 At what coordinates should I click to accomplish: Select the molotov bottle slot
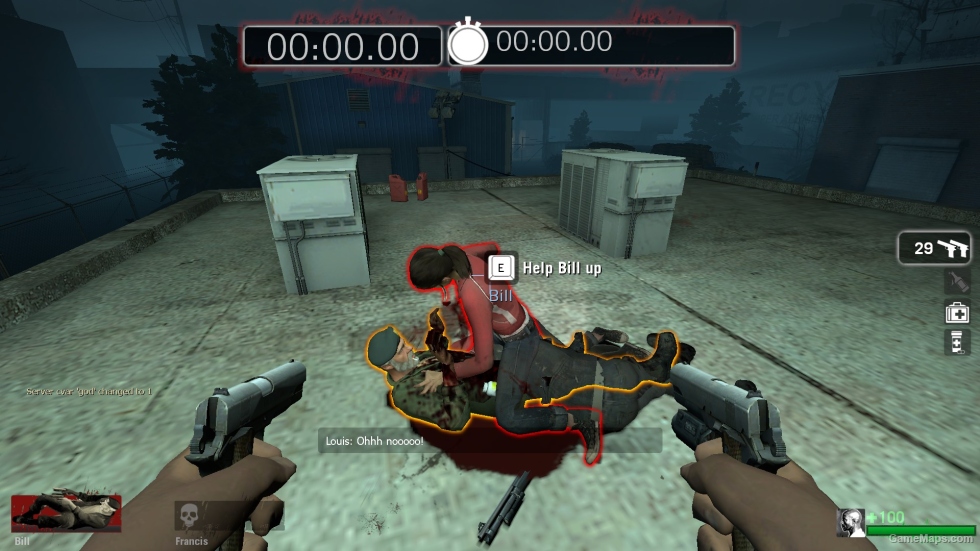point(957,282)
